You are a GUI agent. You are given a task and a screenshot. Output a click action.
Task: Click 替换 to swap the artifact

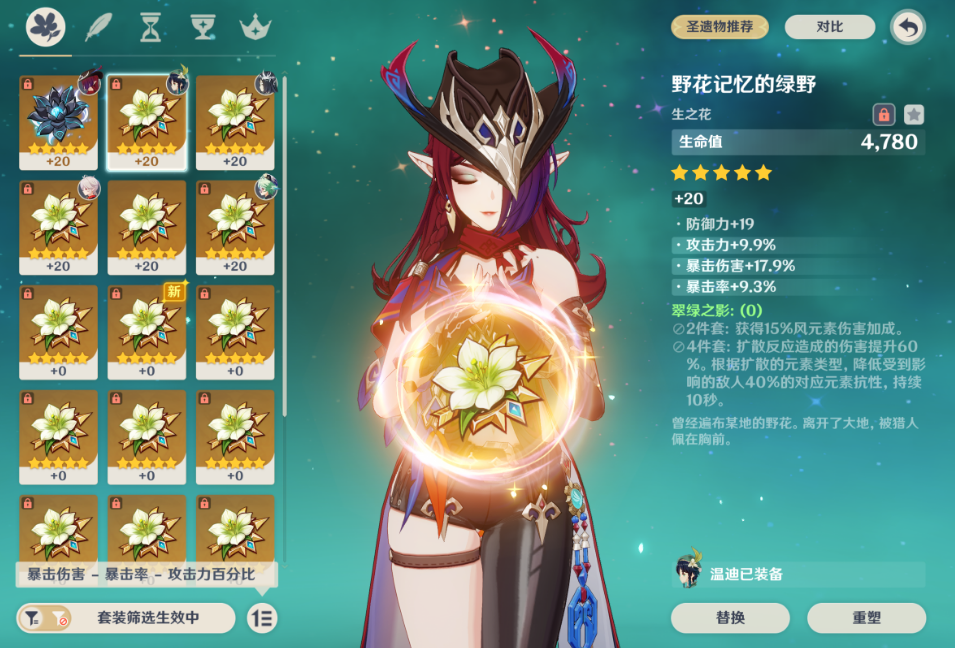pos(730,618)
